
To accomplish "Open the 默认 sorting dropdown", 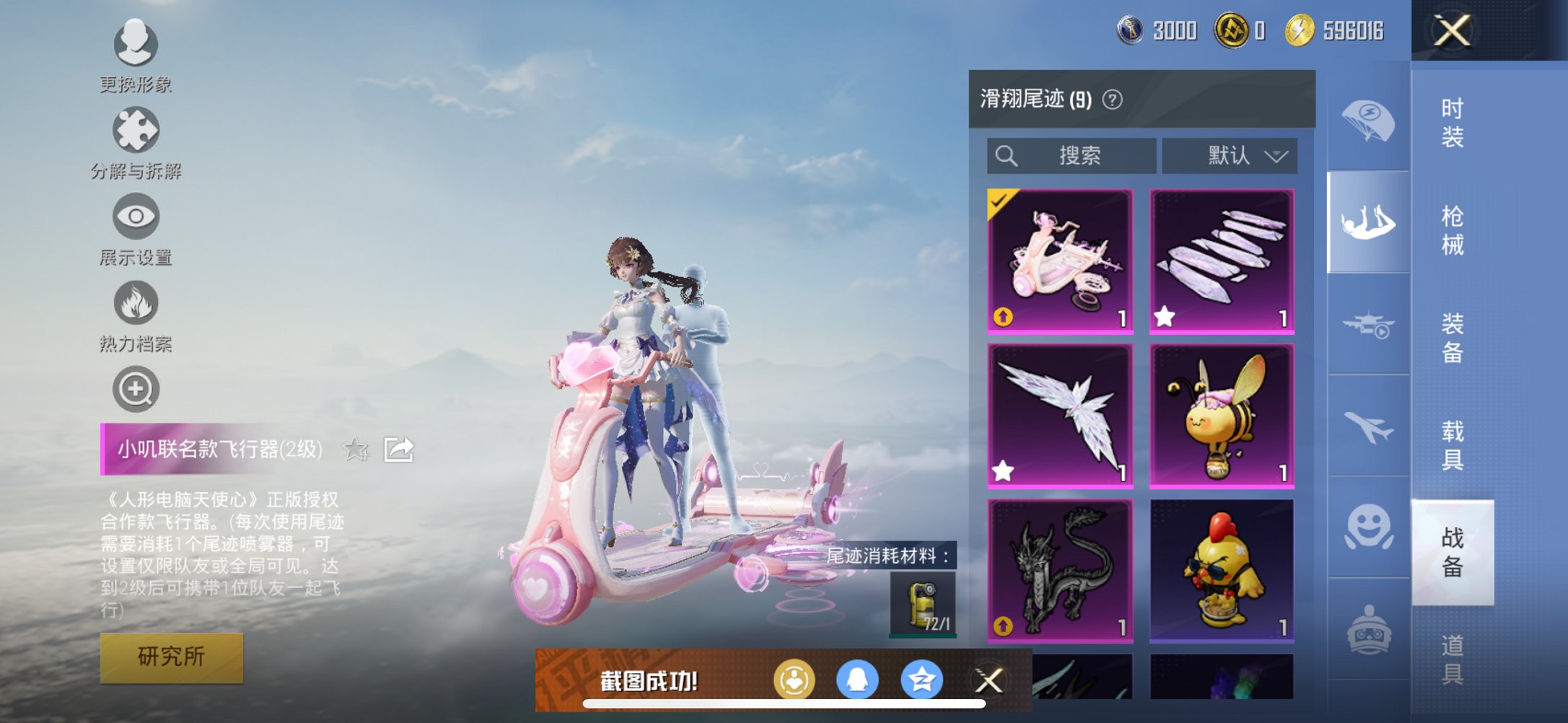I will (x=1230, y=156).
